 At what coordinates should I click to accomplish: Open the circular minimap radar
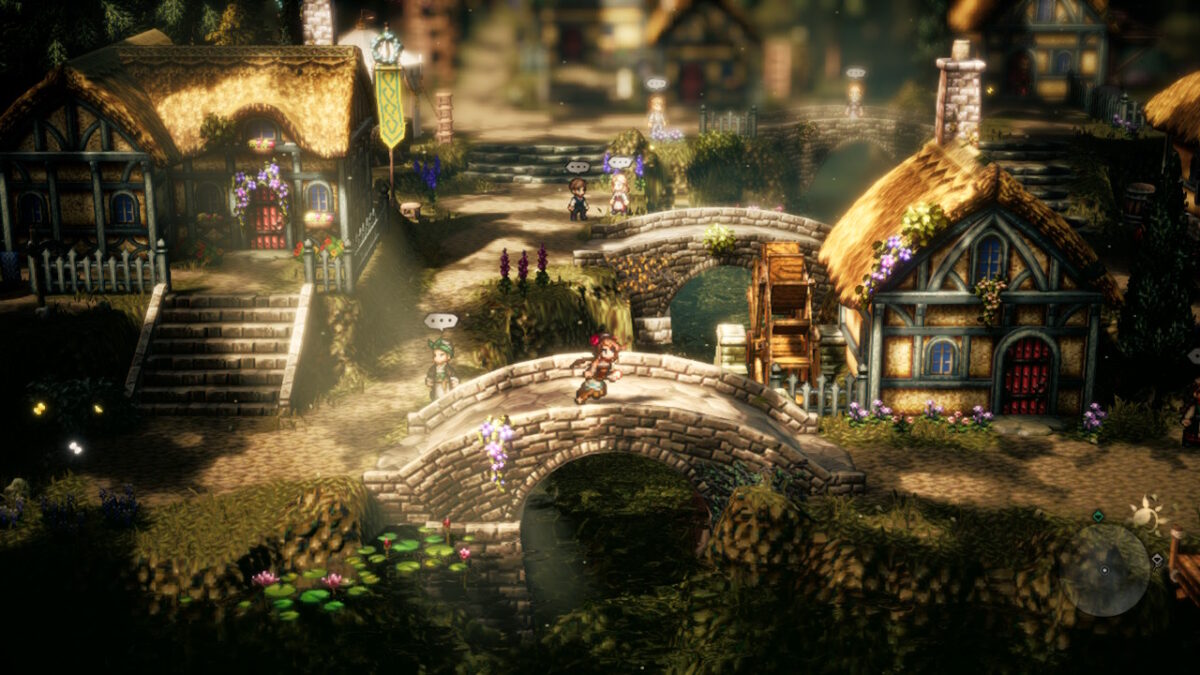[1104, 569]
